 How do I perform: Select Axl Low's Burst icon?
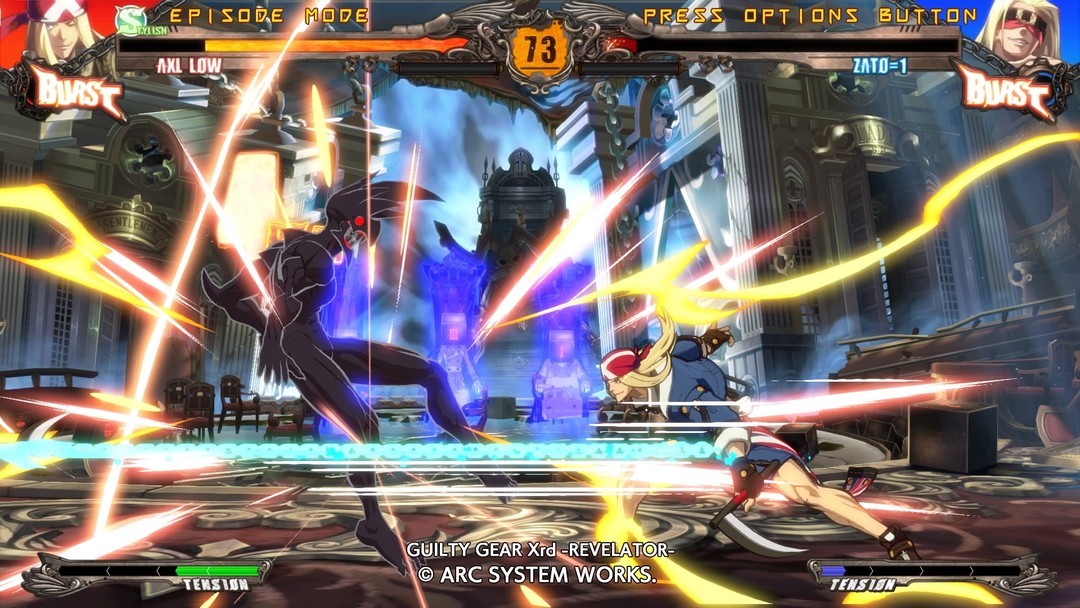(x=80, y=92)
